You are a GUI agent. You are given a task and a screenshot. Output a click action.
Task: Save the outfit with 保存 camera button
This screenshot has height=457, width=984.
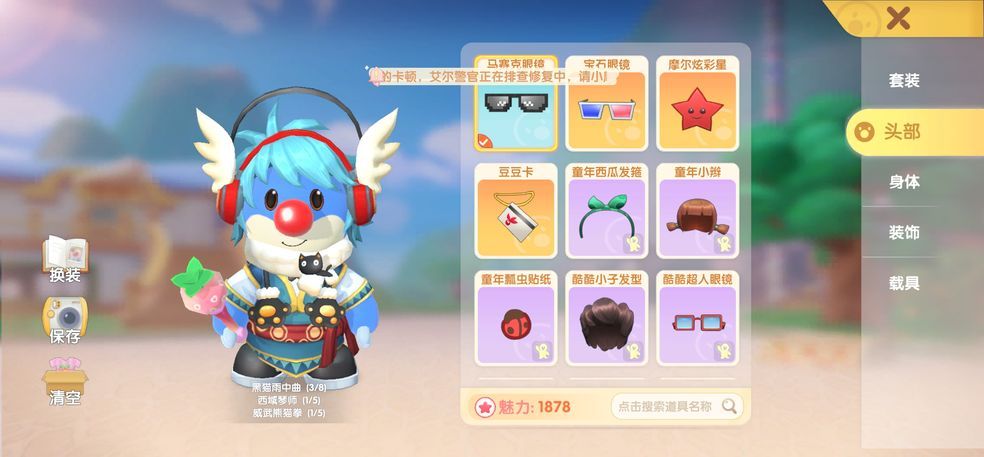click(x=65, y=322)
